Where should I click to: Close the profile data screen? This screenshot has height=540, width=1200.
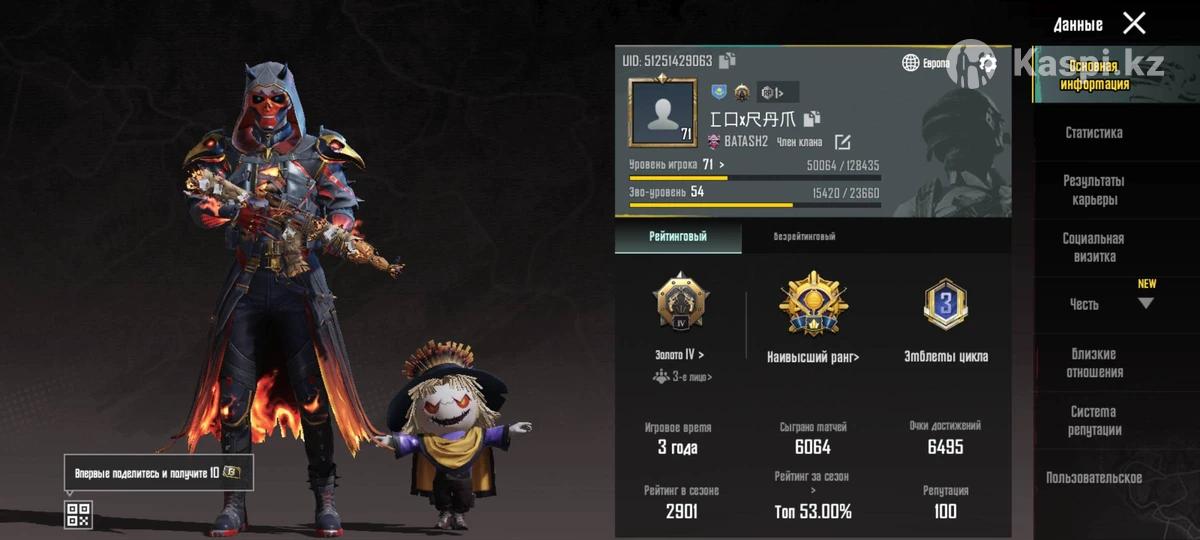(x=1134, y=23)
